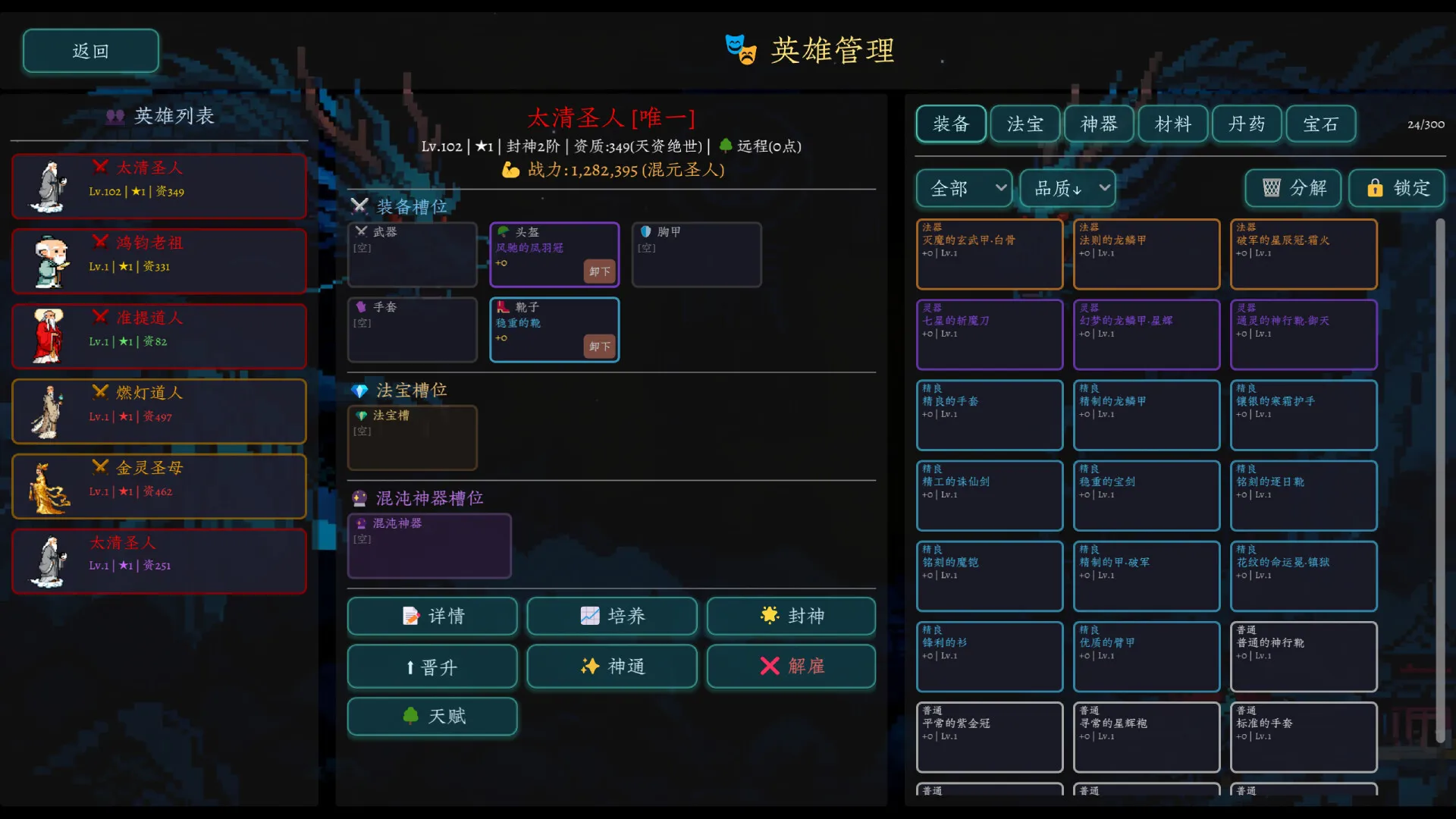Click 卸下 to unequip the helmet

(598, 271)
